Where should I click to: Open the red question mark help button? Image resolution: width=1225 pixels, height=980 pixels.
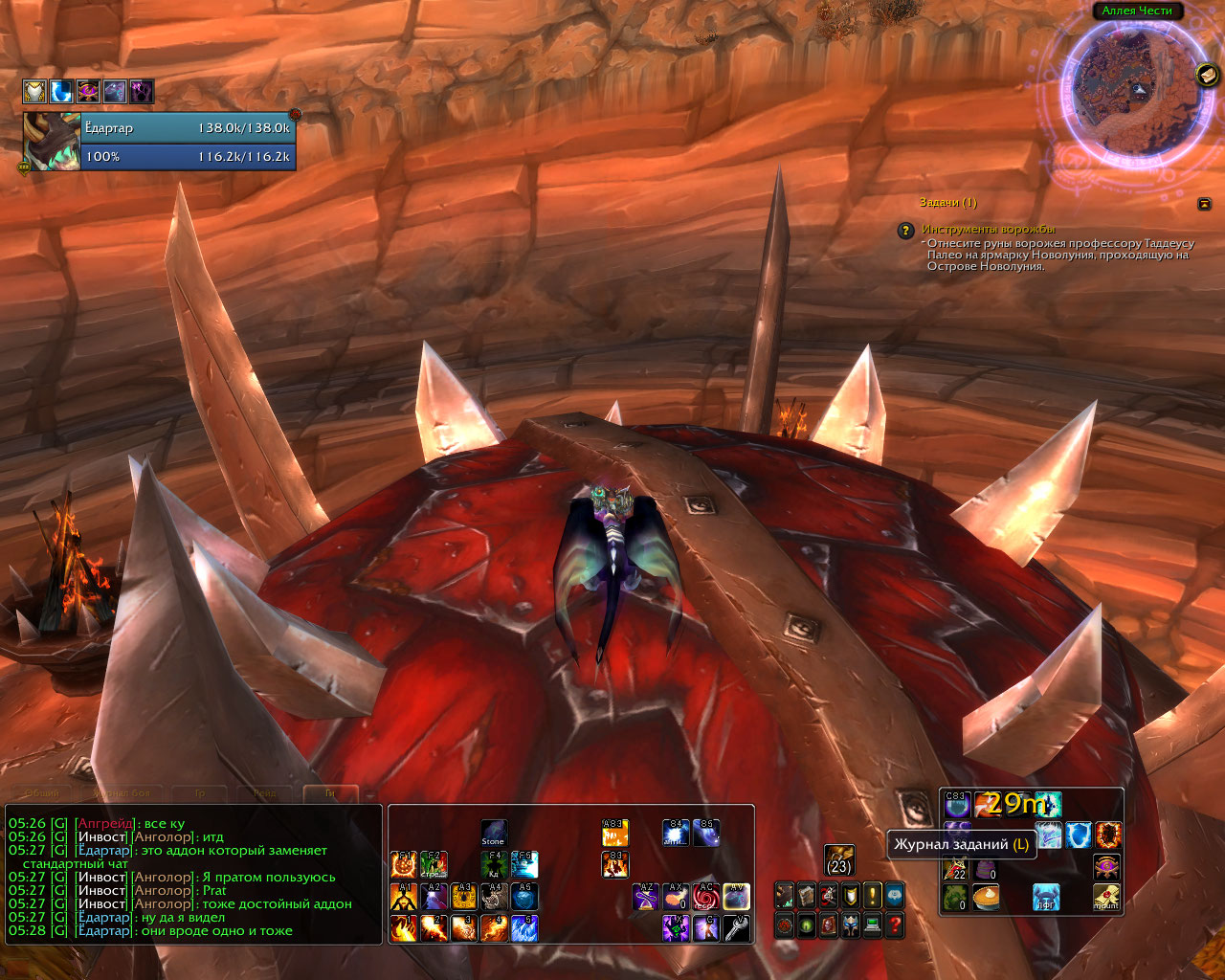895,925
